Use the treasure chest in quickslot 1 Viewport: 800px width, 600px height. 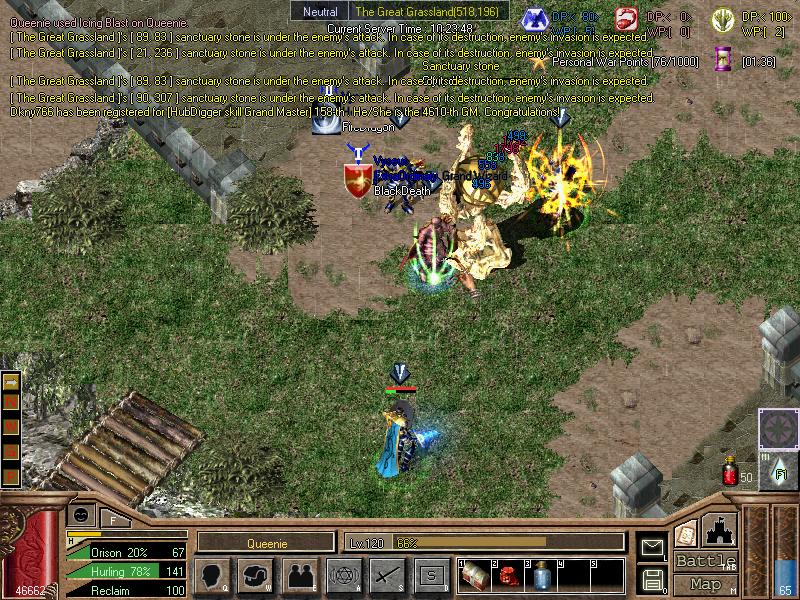(x=475, y=577)
